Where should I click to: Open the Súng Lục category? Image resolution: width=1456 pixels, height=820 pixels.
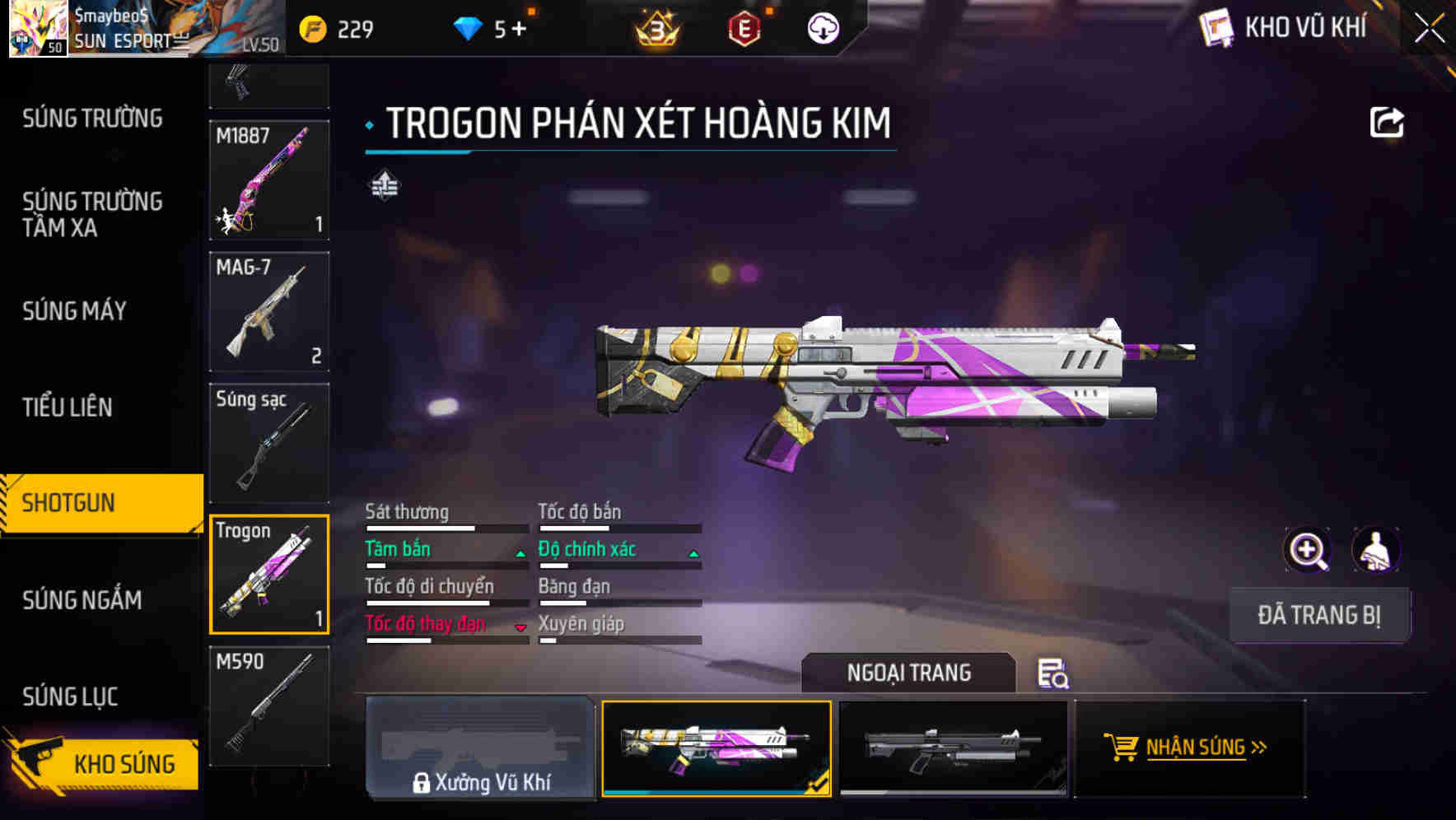(70, 697)
